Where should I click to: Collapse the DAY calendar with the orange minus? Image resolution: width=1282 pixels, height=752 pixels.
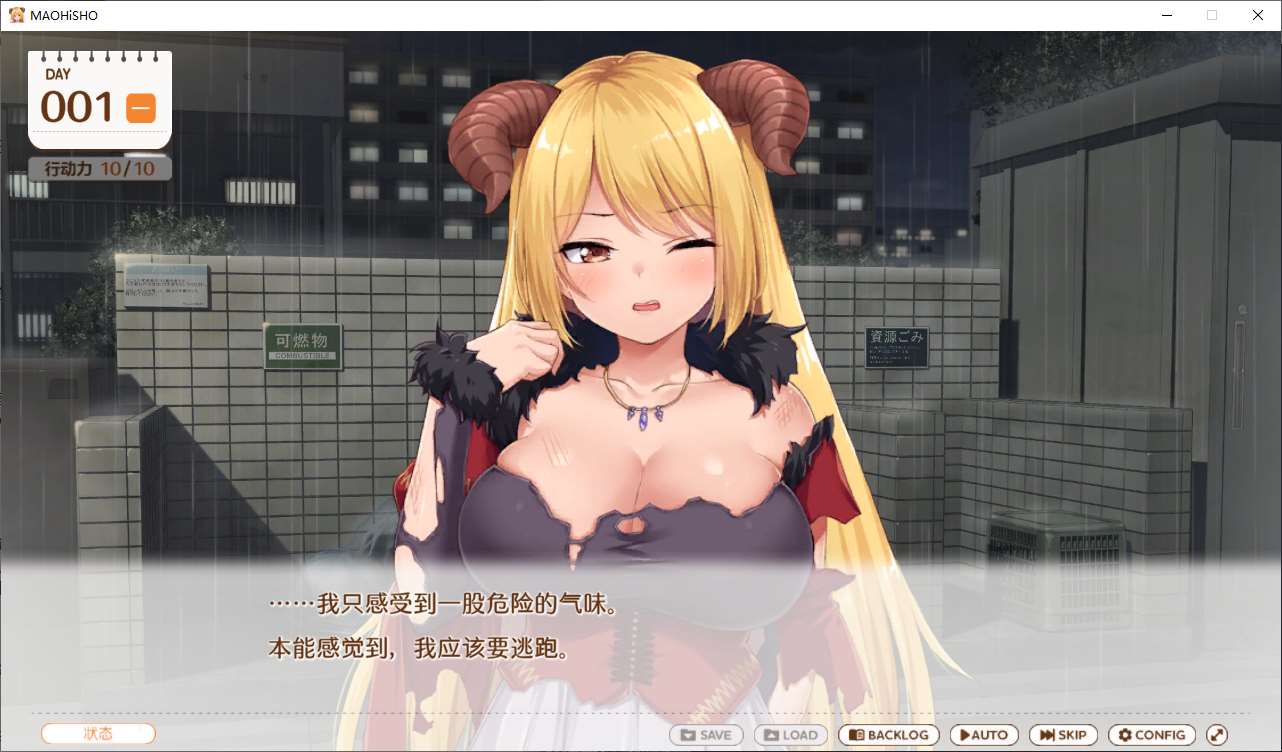[140, 107]
